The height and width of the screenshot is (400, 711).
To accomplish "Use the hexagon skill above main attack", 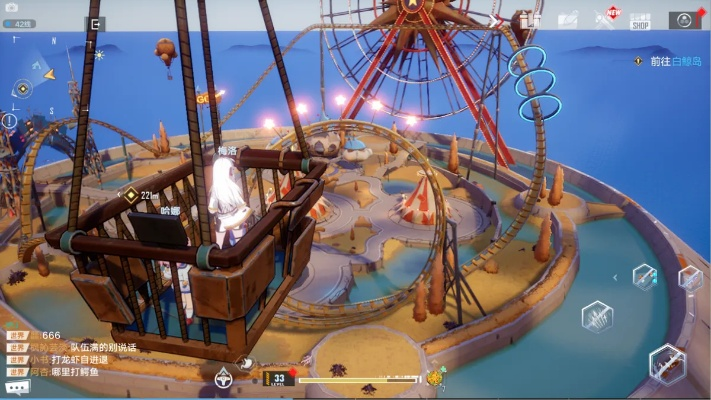I will 644,276.
